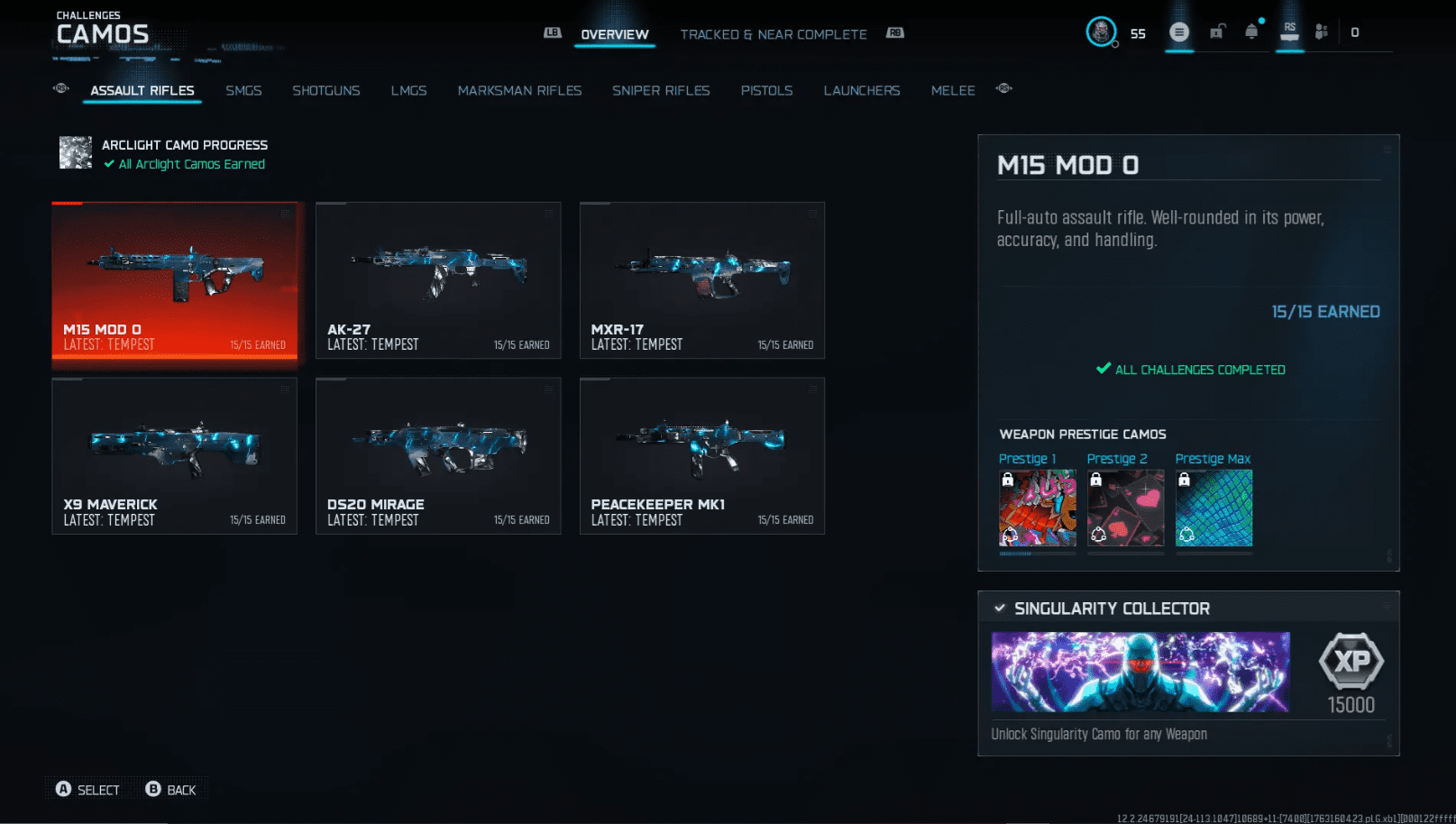Click the Arclight Camo Progress thumbnail icon

tap(76, 152)
